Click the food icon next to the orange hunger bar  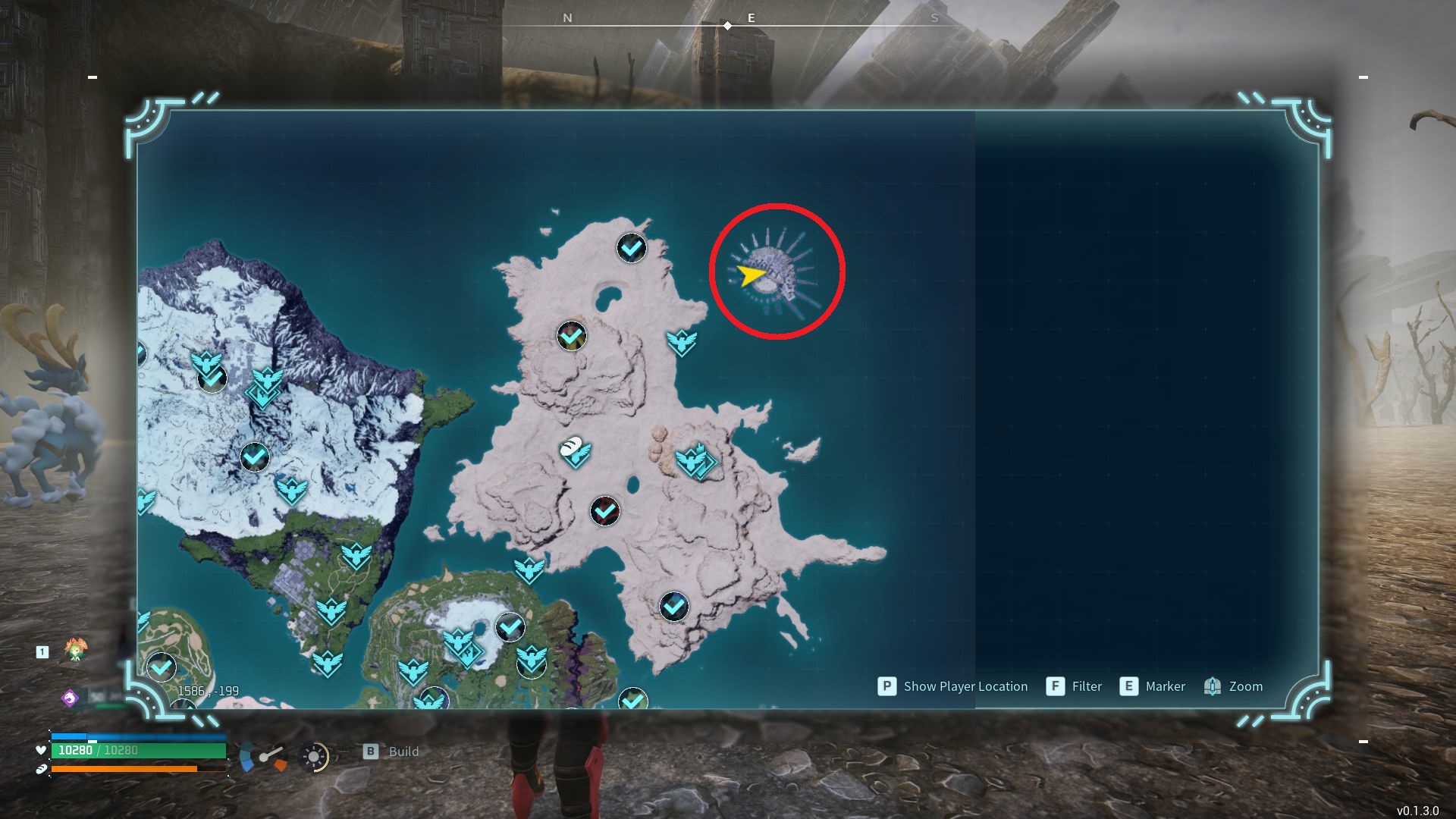[x=42, y=769]
